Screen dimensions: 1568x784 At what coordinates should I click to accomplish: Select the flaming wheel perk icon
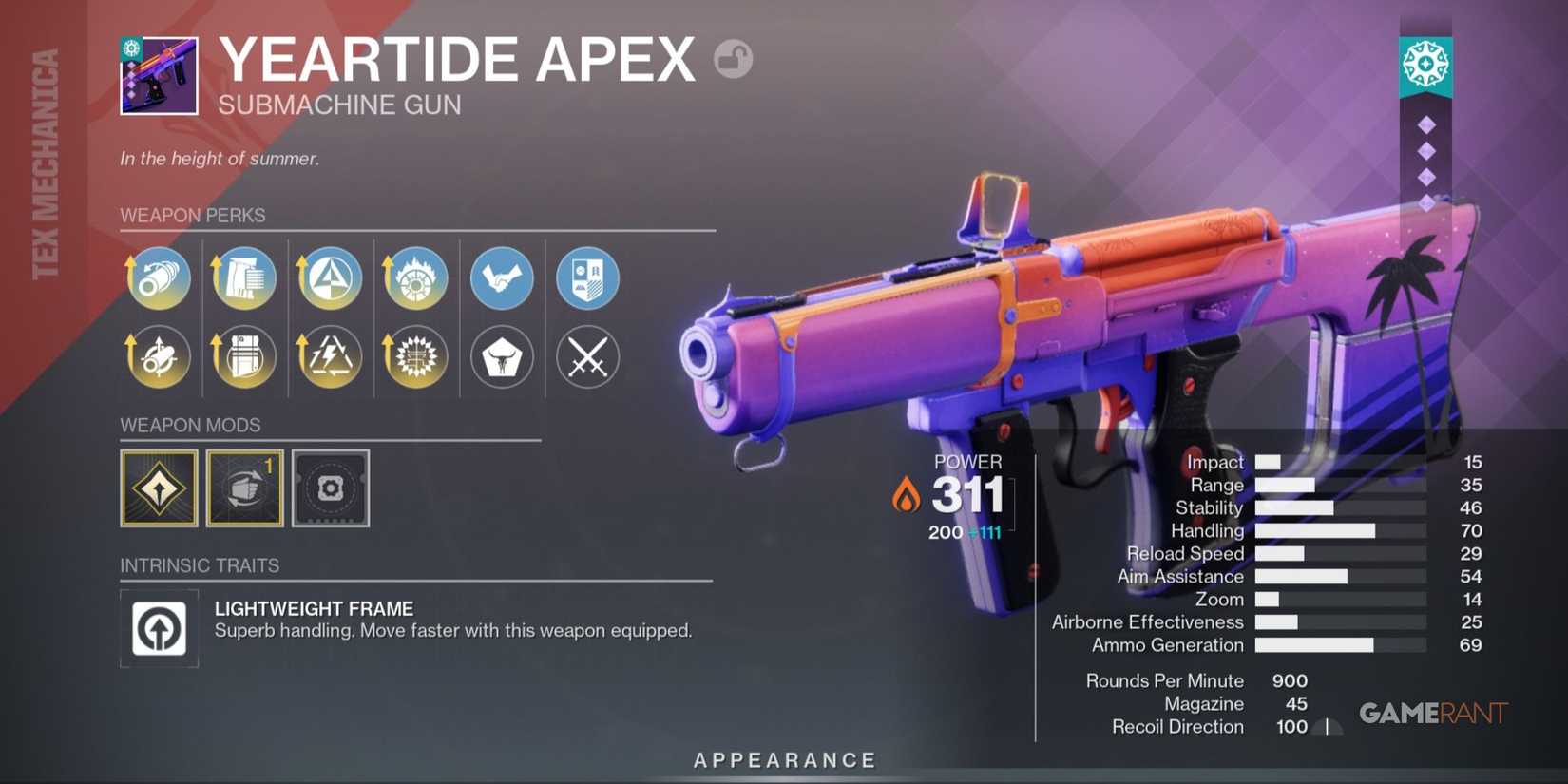click(414, 277)
